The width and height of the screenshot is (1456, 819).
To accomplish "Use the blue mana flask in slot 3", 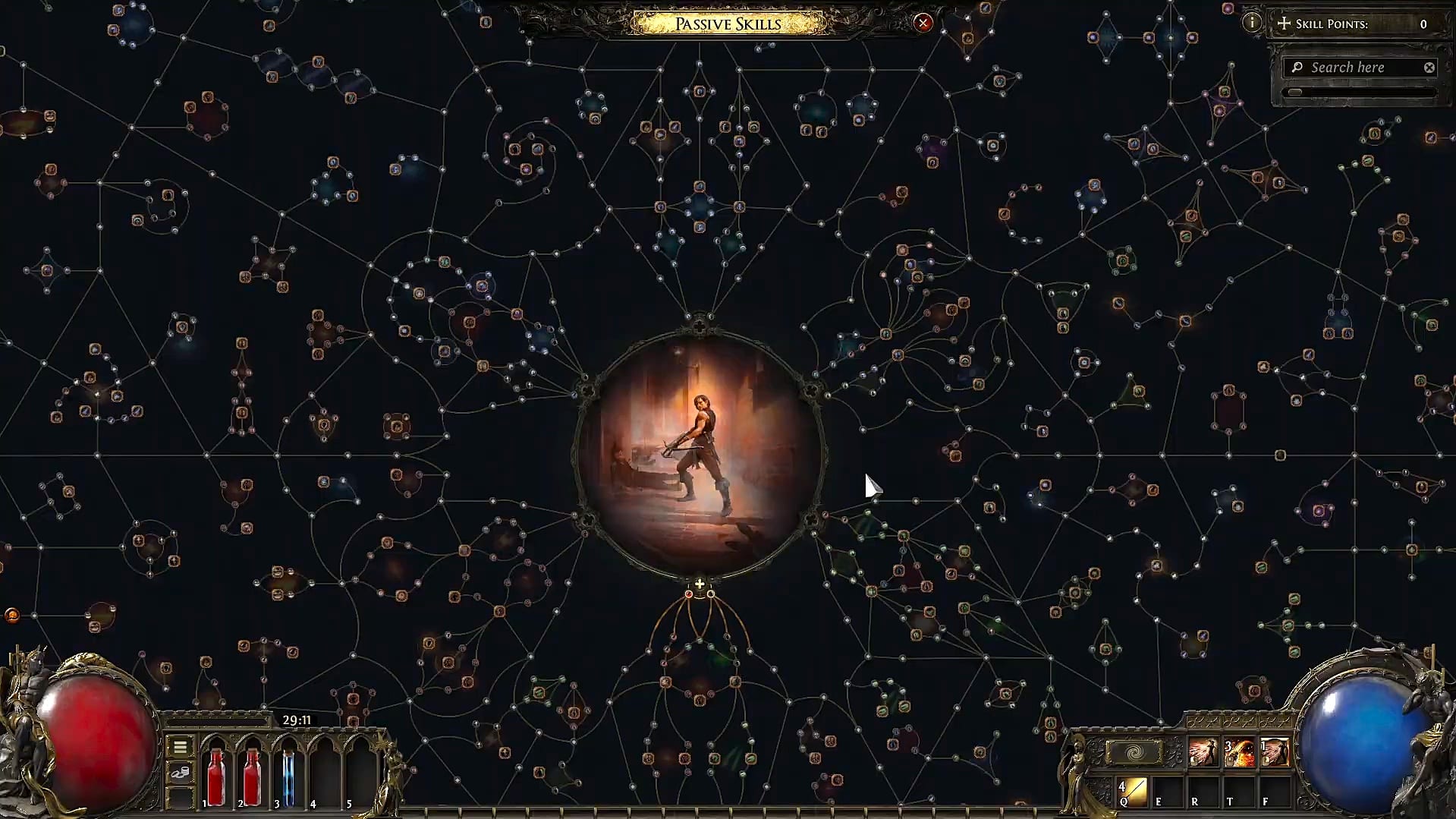I will (x=288, y=774).
